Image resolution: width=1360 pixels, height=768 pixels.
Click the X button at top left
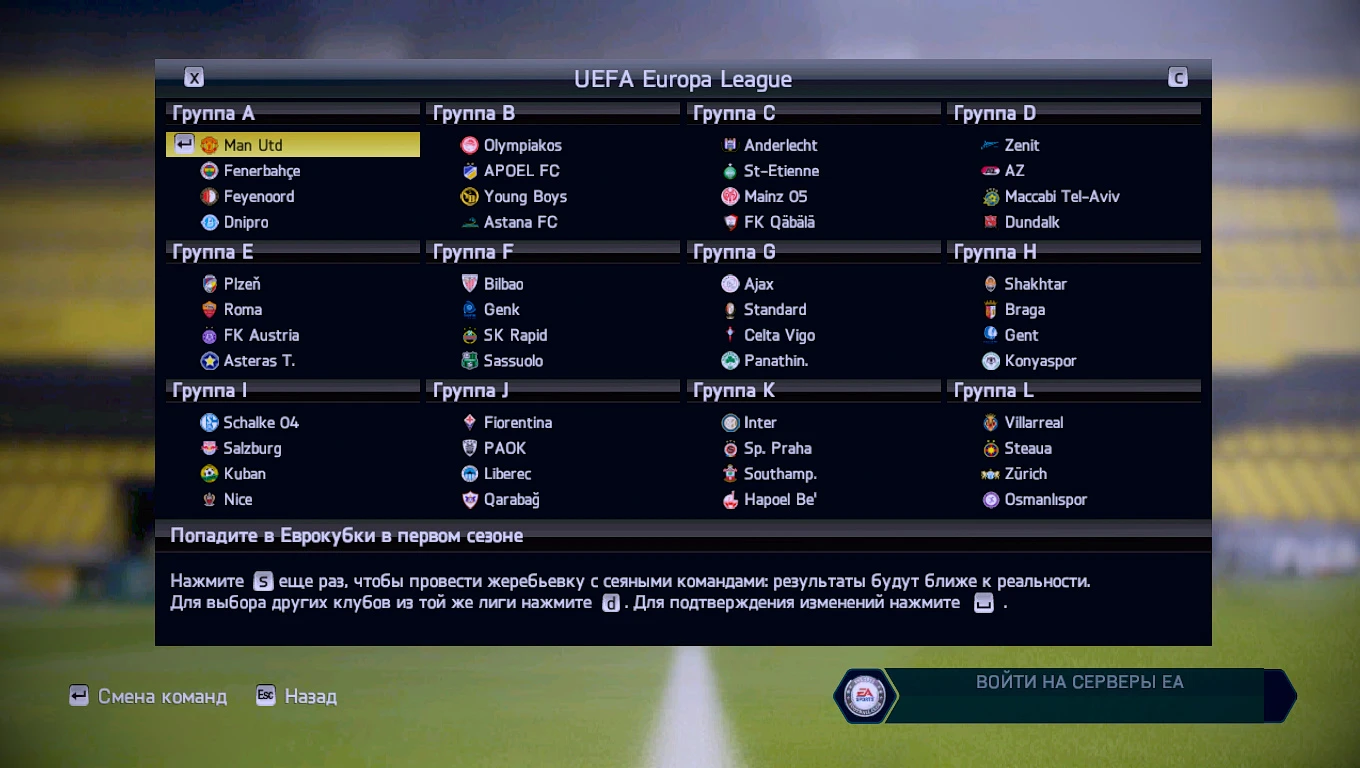[x=193, y=76]
